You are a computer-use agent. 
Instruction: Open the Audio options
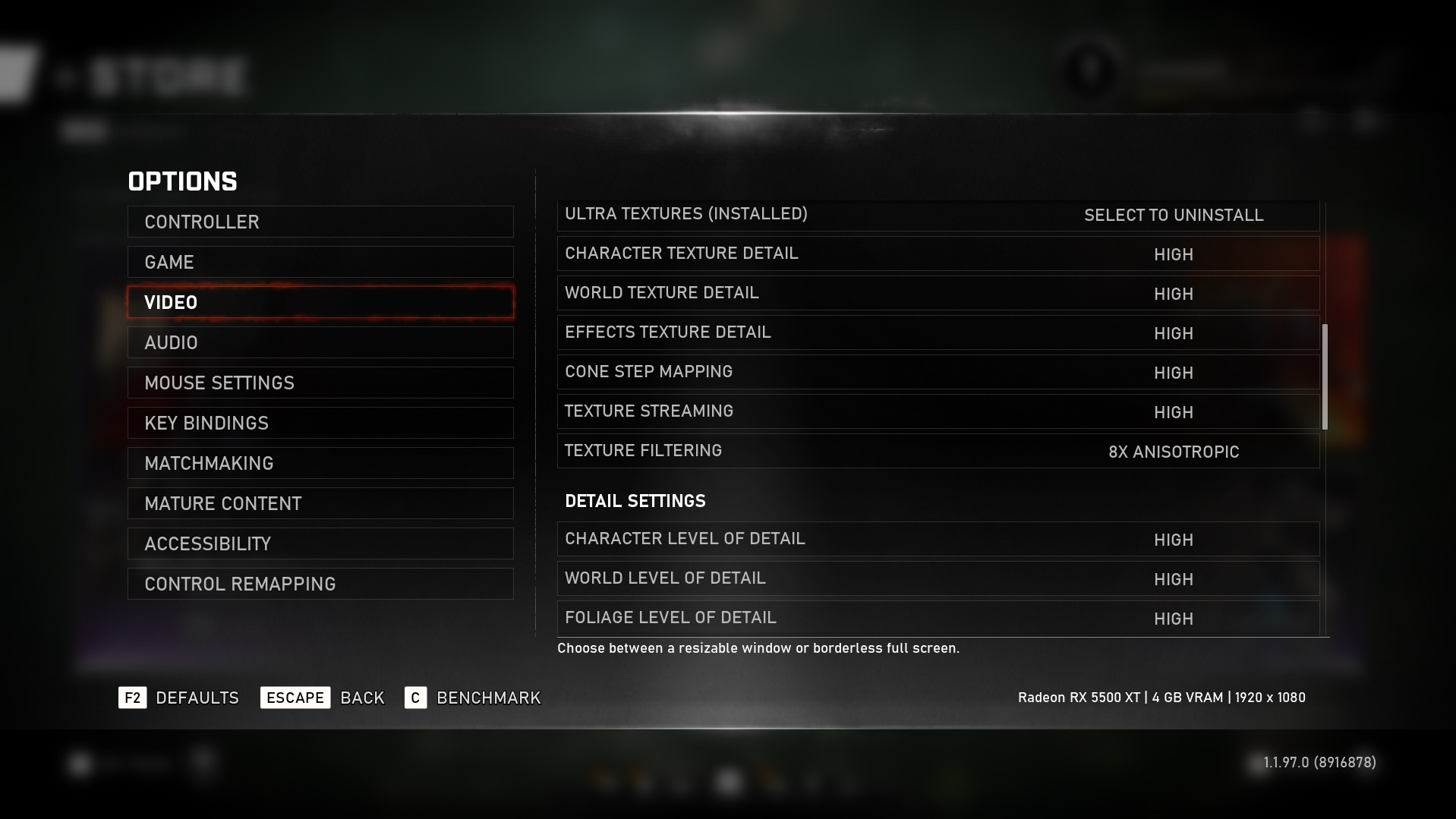pyautogui.click(x=320, y=342)
